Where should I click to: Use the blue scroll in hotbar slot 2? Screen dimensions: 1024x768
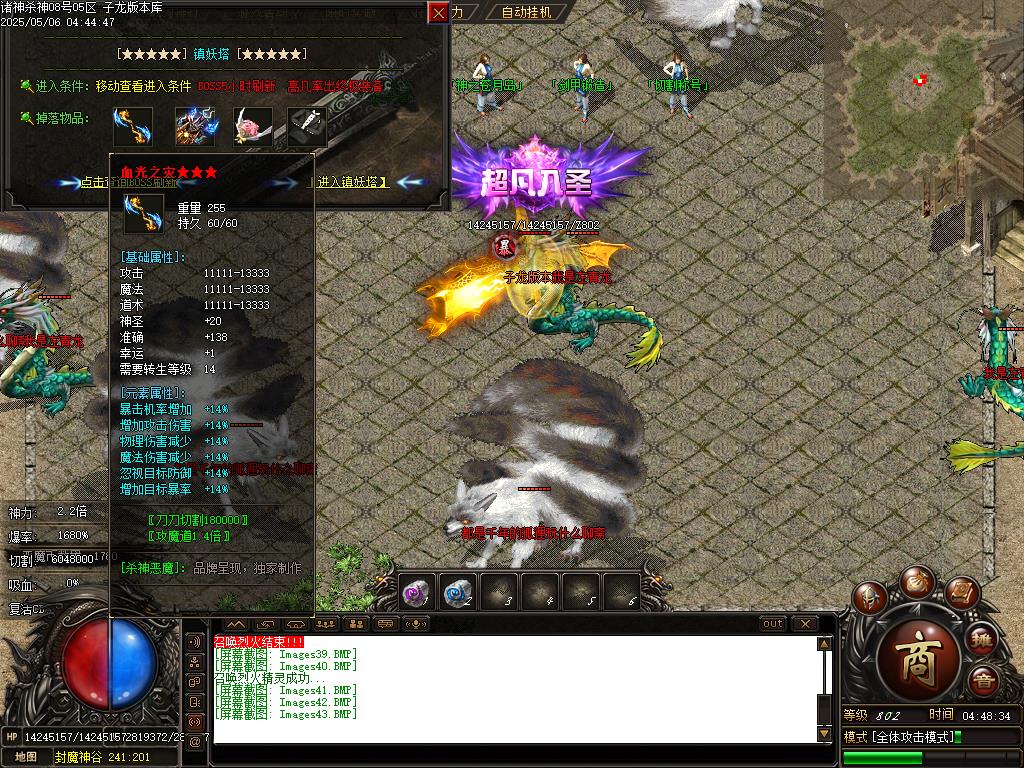[457, 592]
